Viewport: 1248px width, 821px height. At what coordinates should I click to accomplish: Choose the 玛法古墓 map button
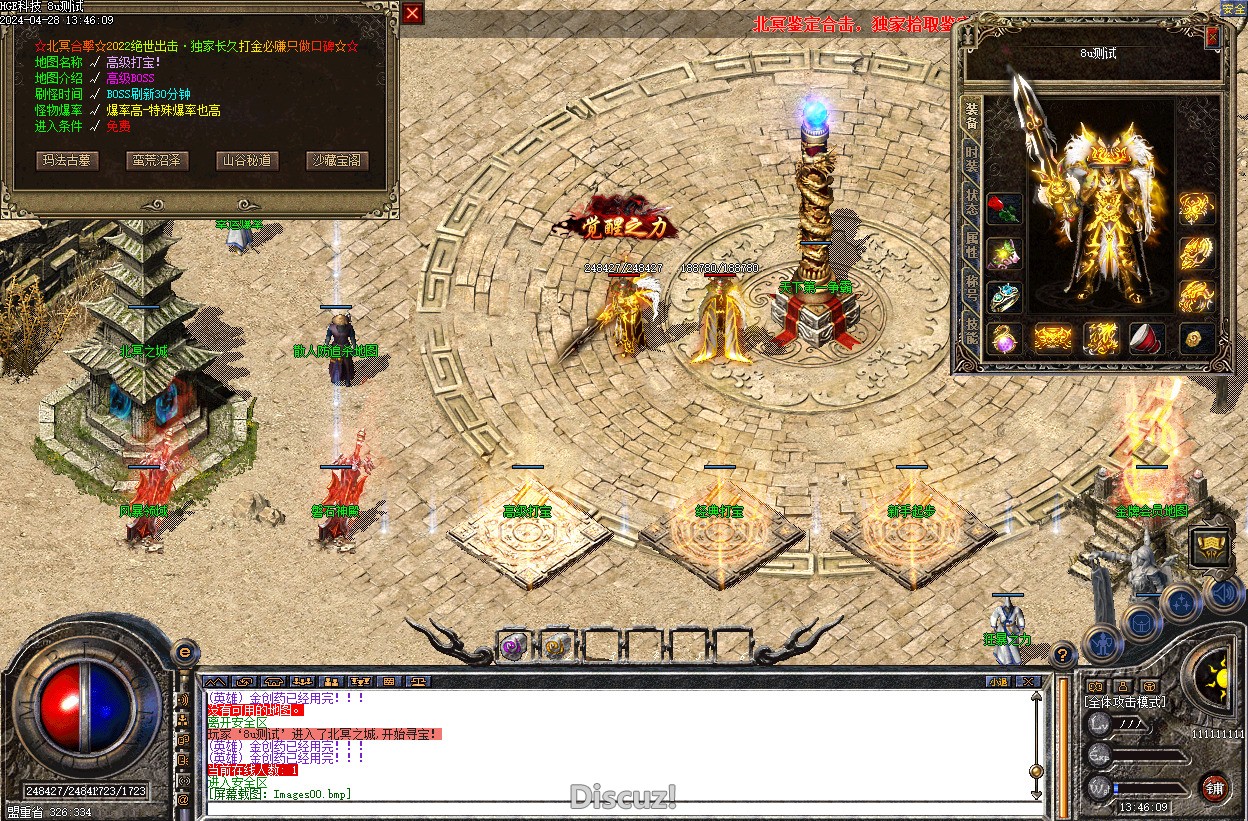(67, 160)
